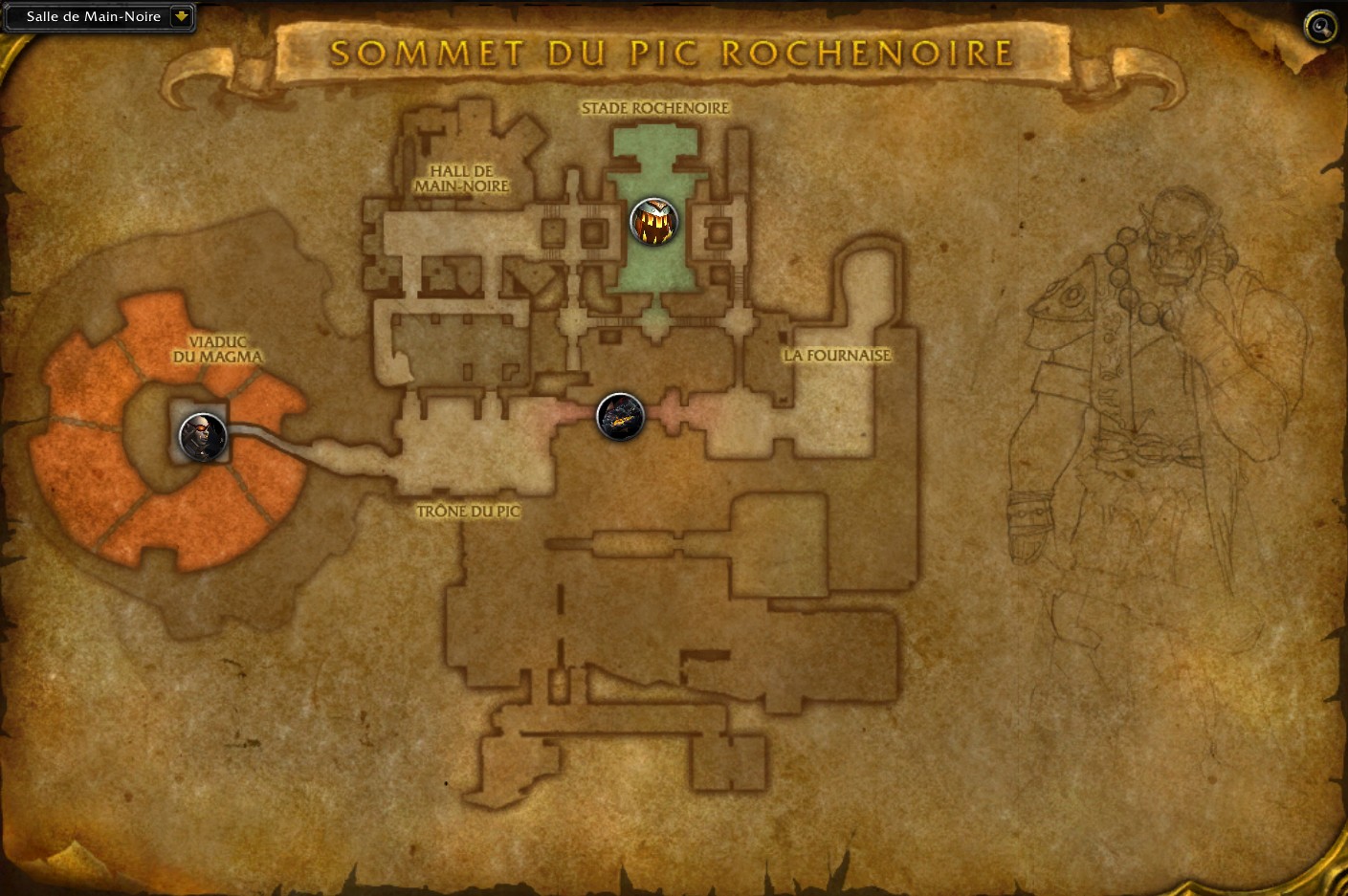Select the orc boss marker in Viaduc du Magma

click(203, 437)
